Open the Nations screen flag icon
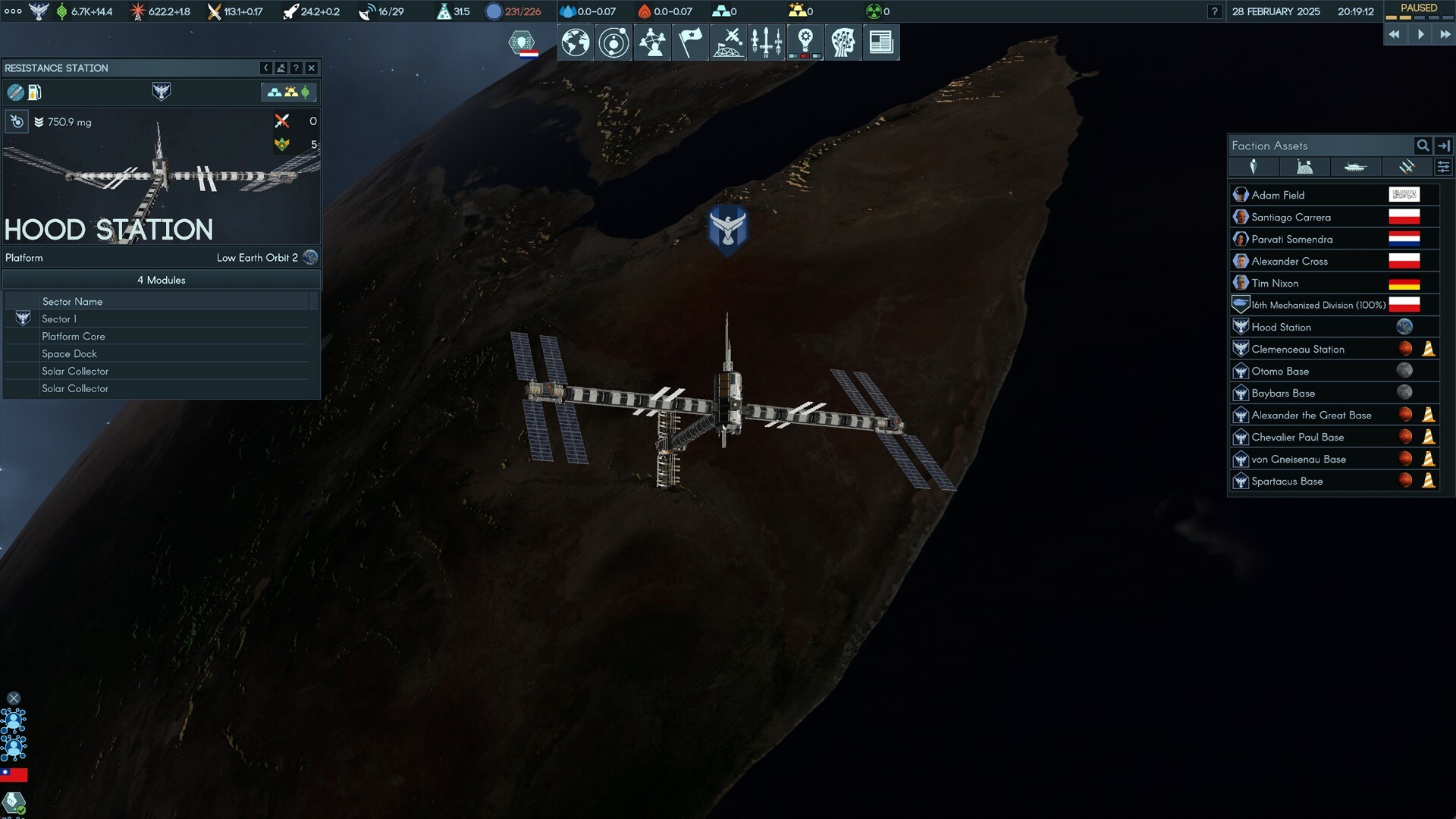This screenshot has height=819, width=1456. coord(689,42)
